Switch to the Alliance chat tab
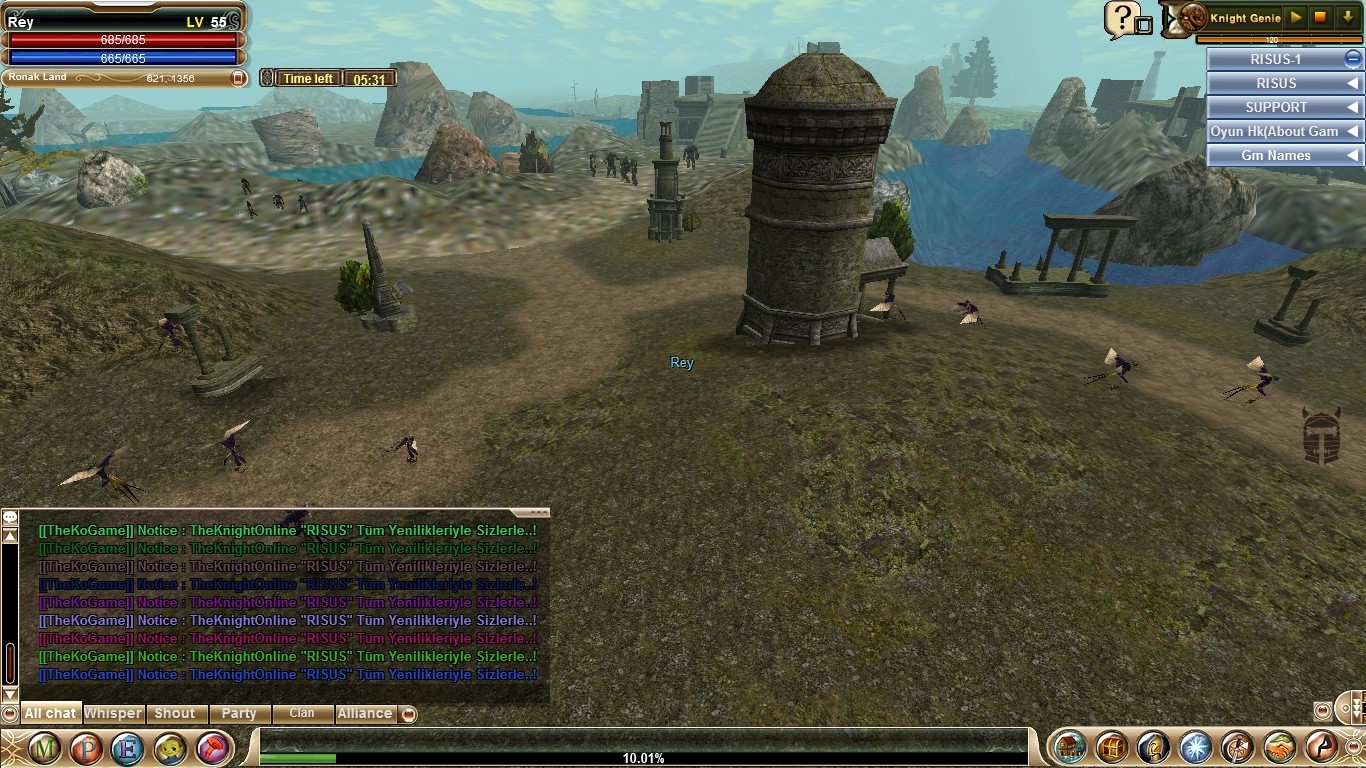 (364, 714)
